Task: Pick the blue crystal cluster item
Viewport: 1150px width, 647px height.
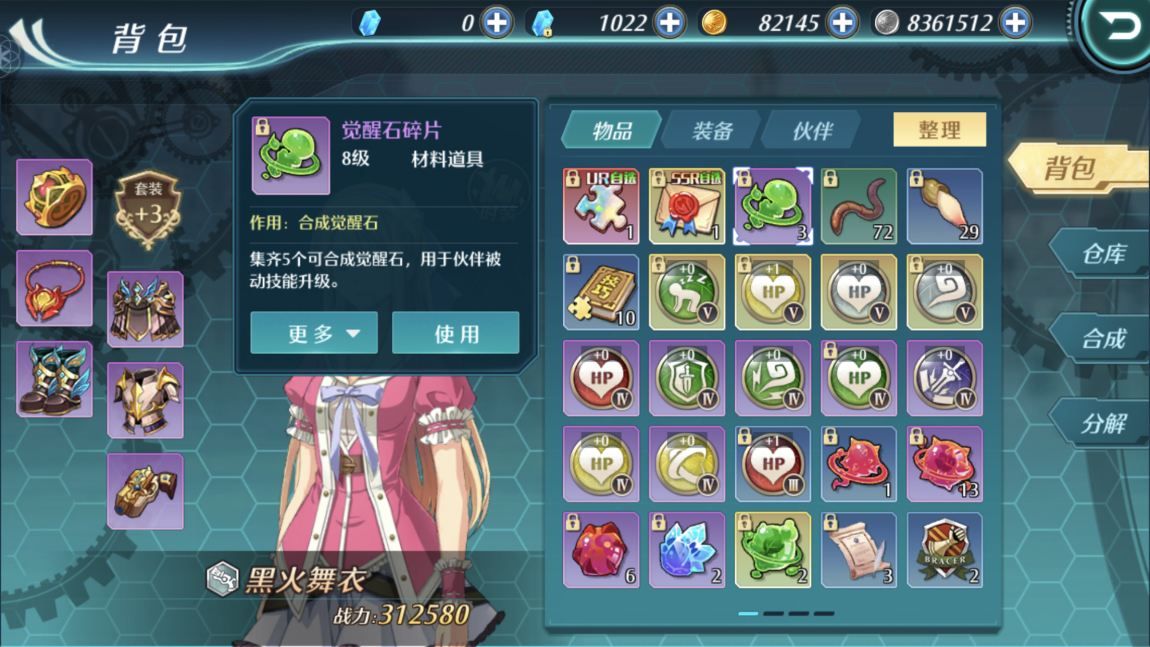Action: 687,550
